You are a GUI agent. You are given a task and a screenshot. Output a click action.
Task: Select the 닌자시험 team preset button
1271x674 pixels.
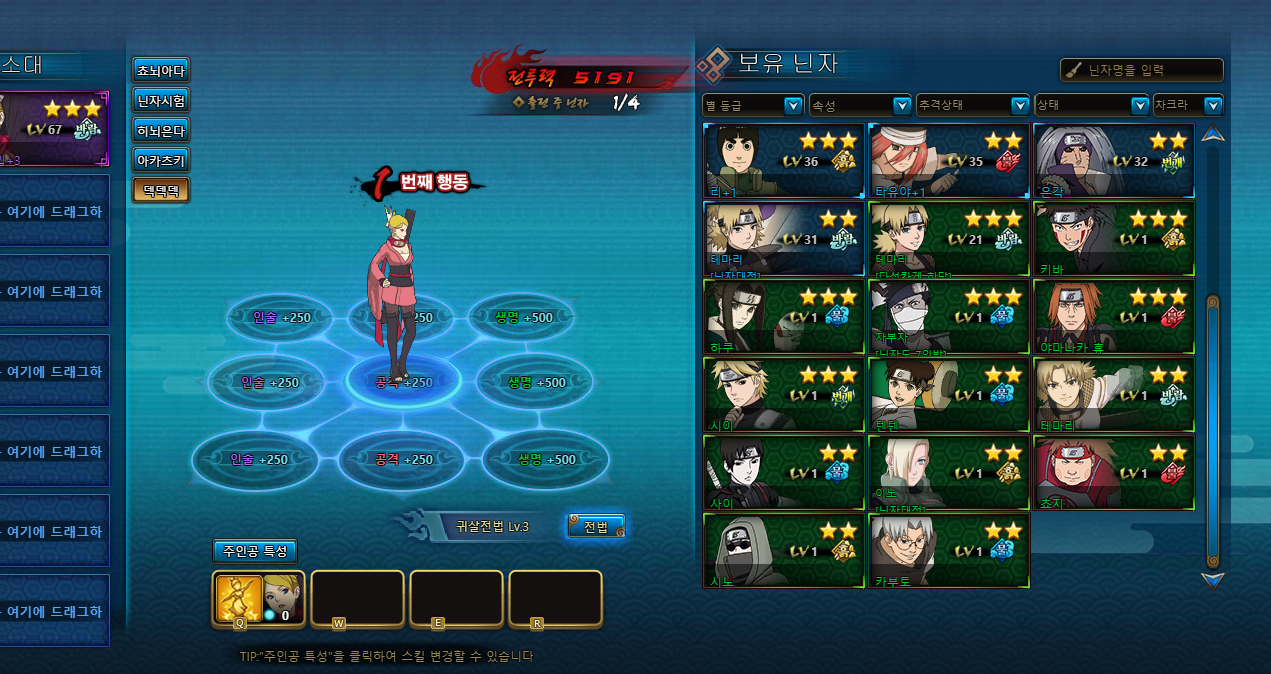[160, 100]
